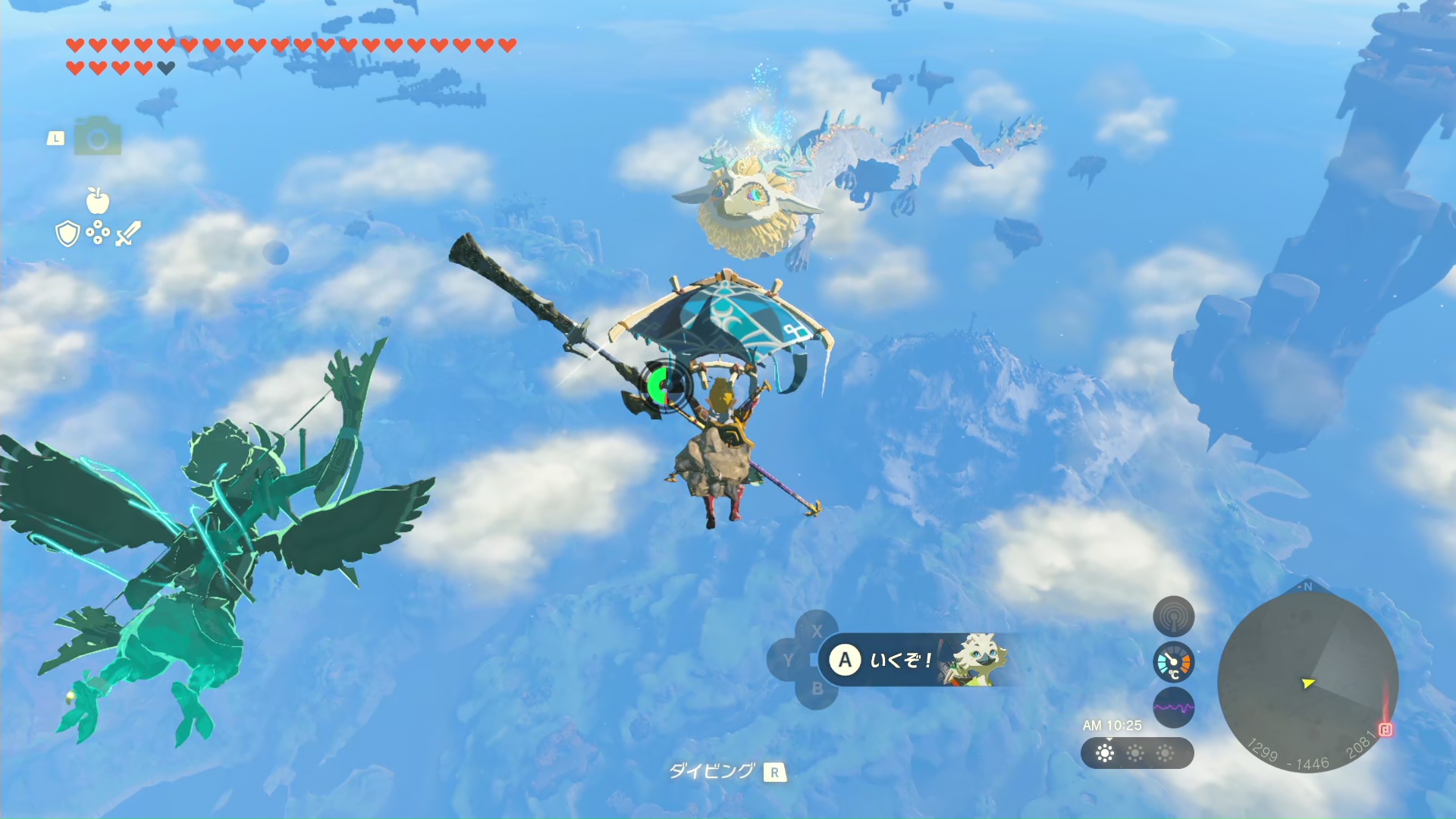Show the sunny weather forecast panel
Viewport: 1456px width, 819px height.
pos(1136,753)
